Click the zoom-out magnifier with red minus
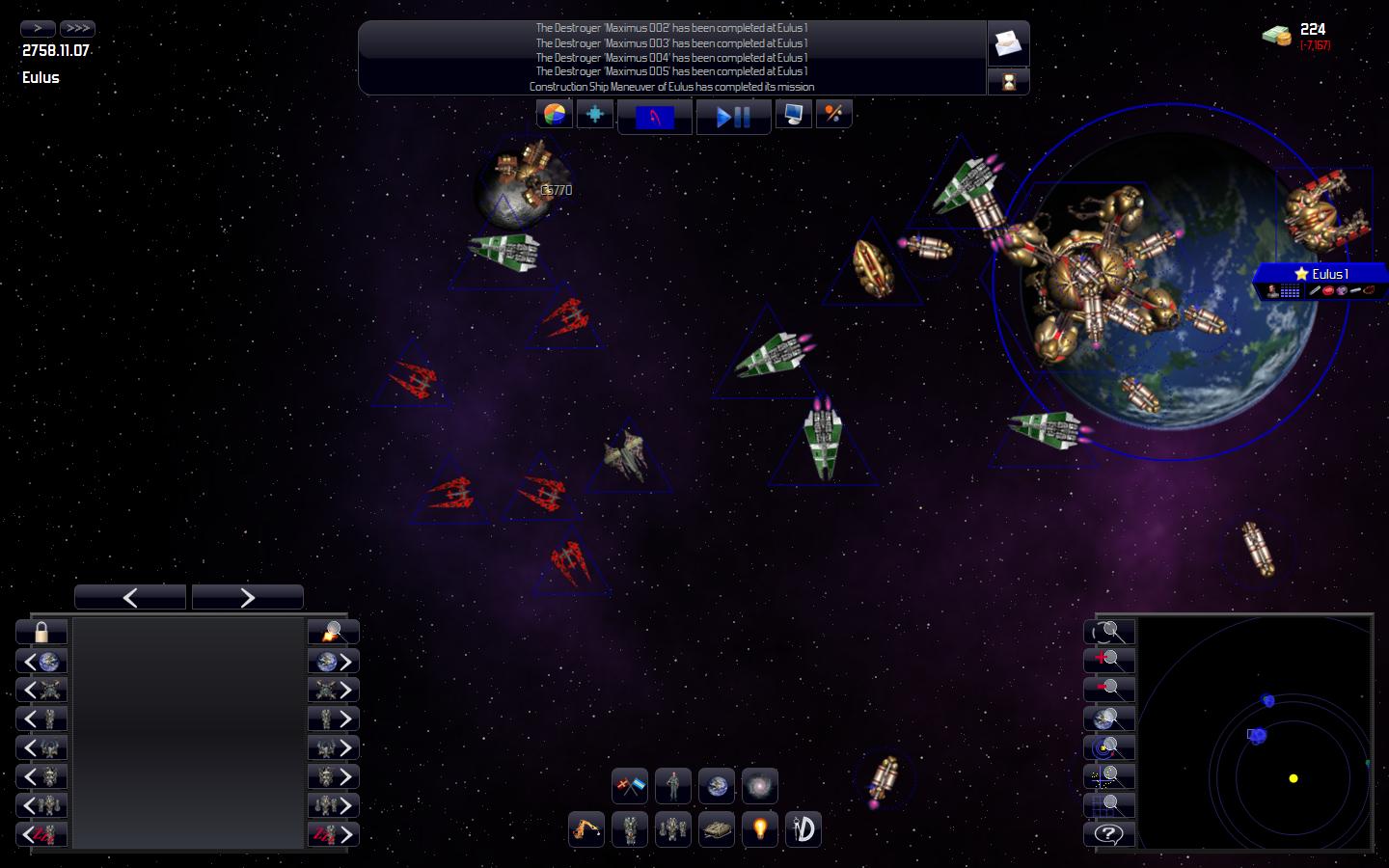The width and height of the screenshot is (1389, 868). click(1109, 690)
